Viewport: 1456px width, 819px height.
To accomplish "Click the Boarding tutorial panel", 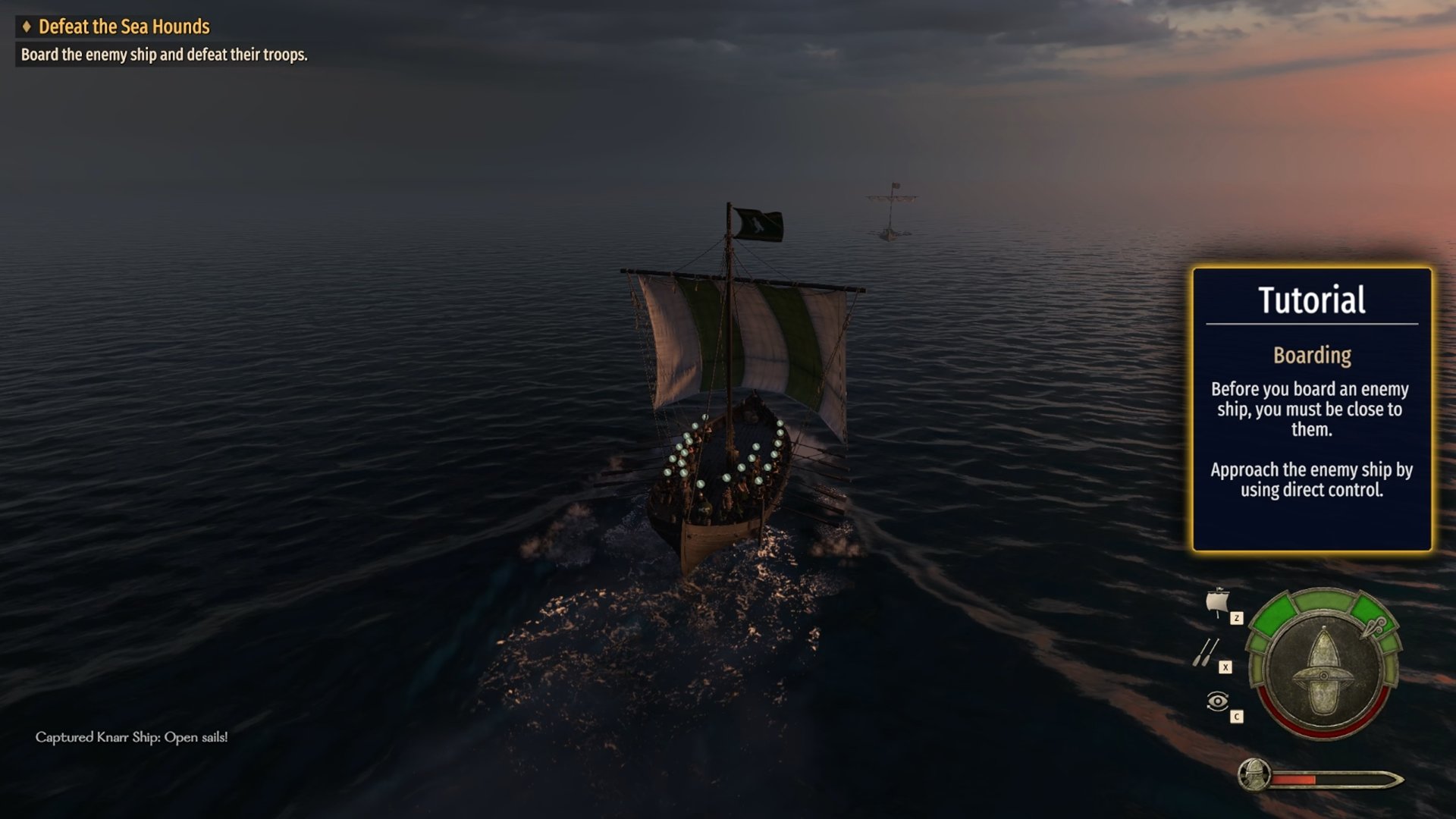I will click(1311, 409).
